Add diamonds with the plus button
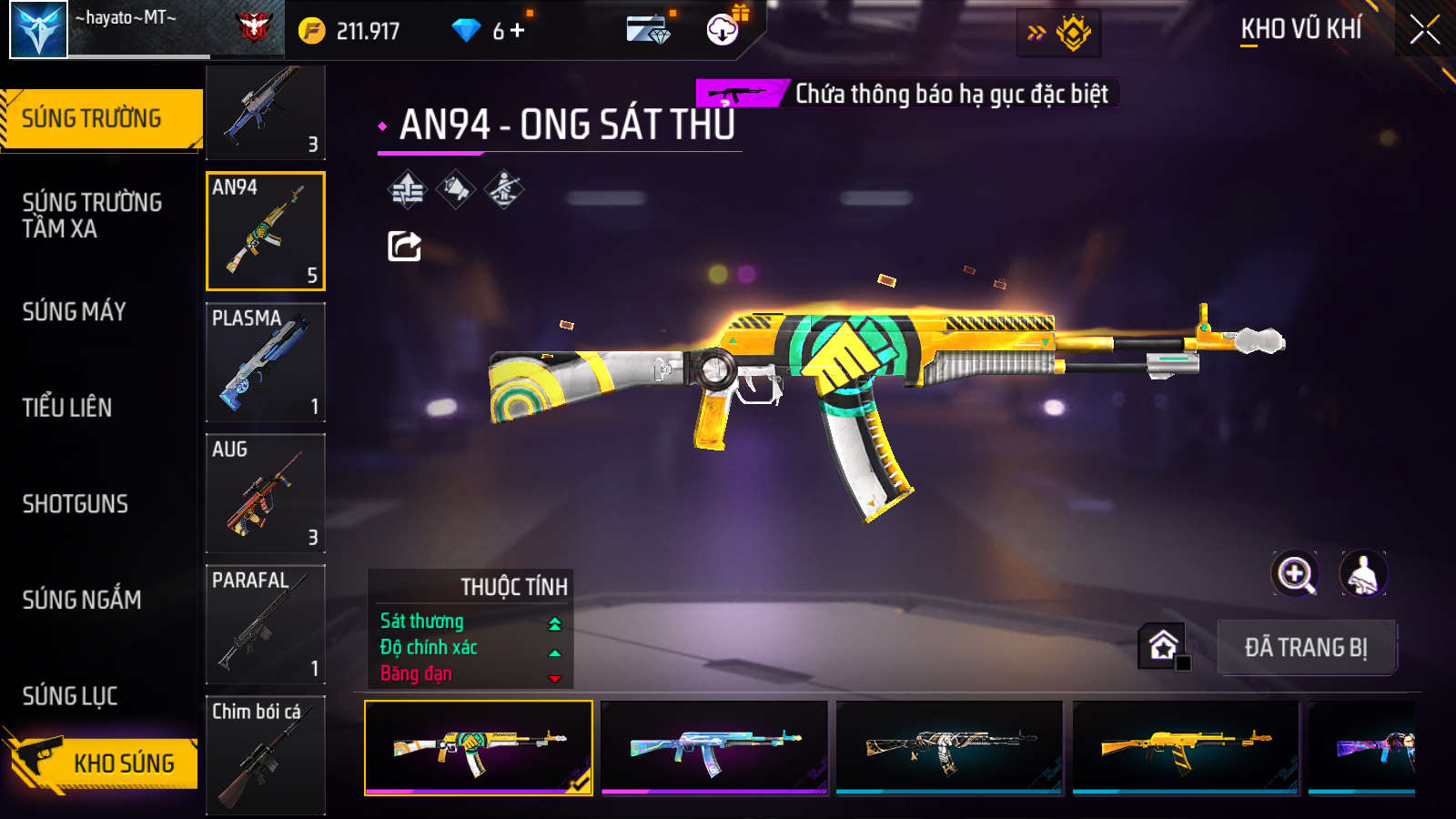The image size is (1456, 819). (x=518, y=31)
